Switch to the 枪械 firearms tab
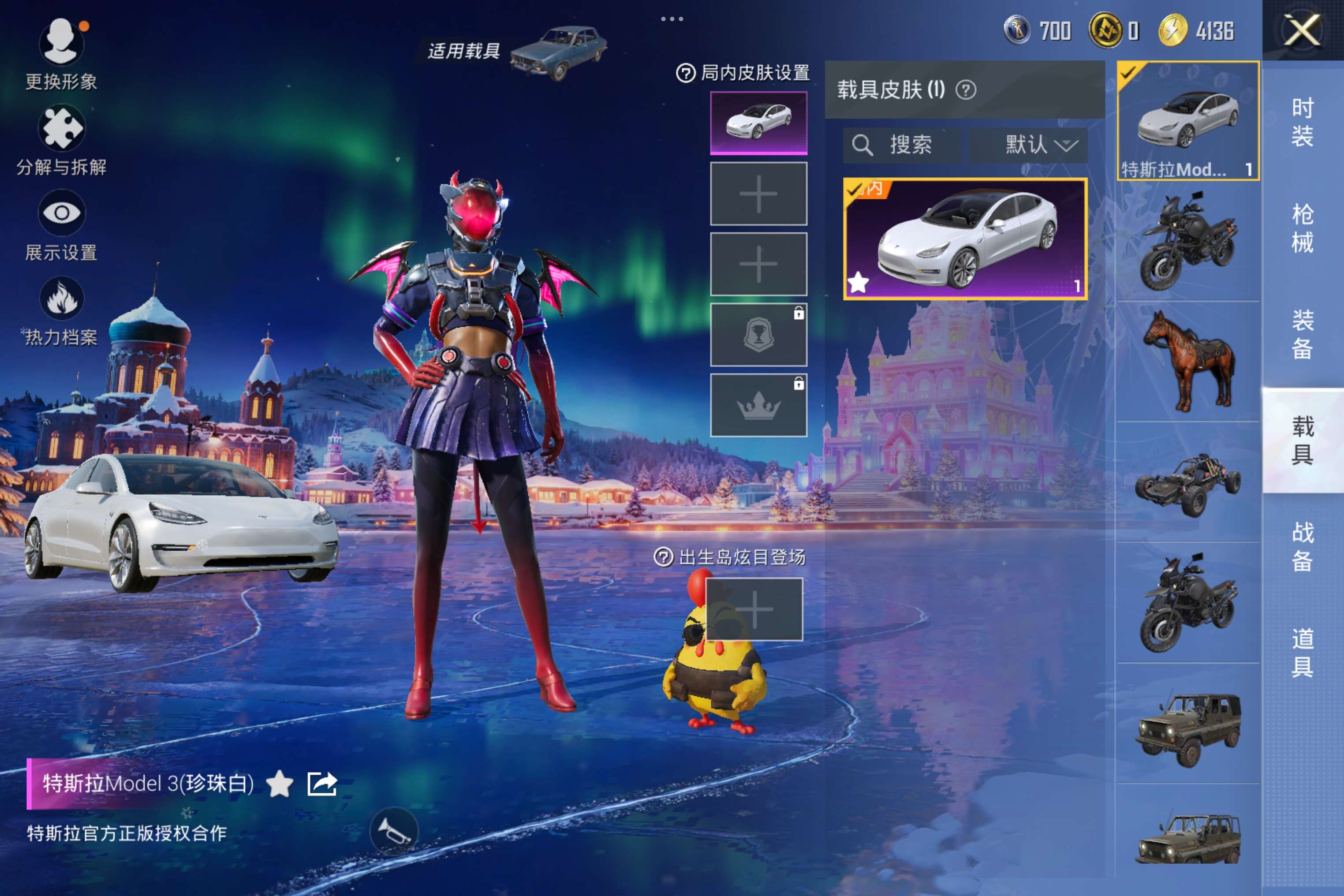 pyautogui.click(x=1302, y=228)
